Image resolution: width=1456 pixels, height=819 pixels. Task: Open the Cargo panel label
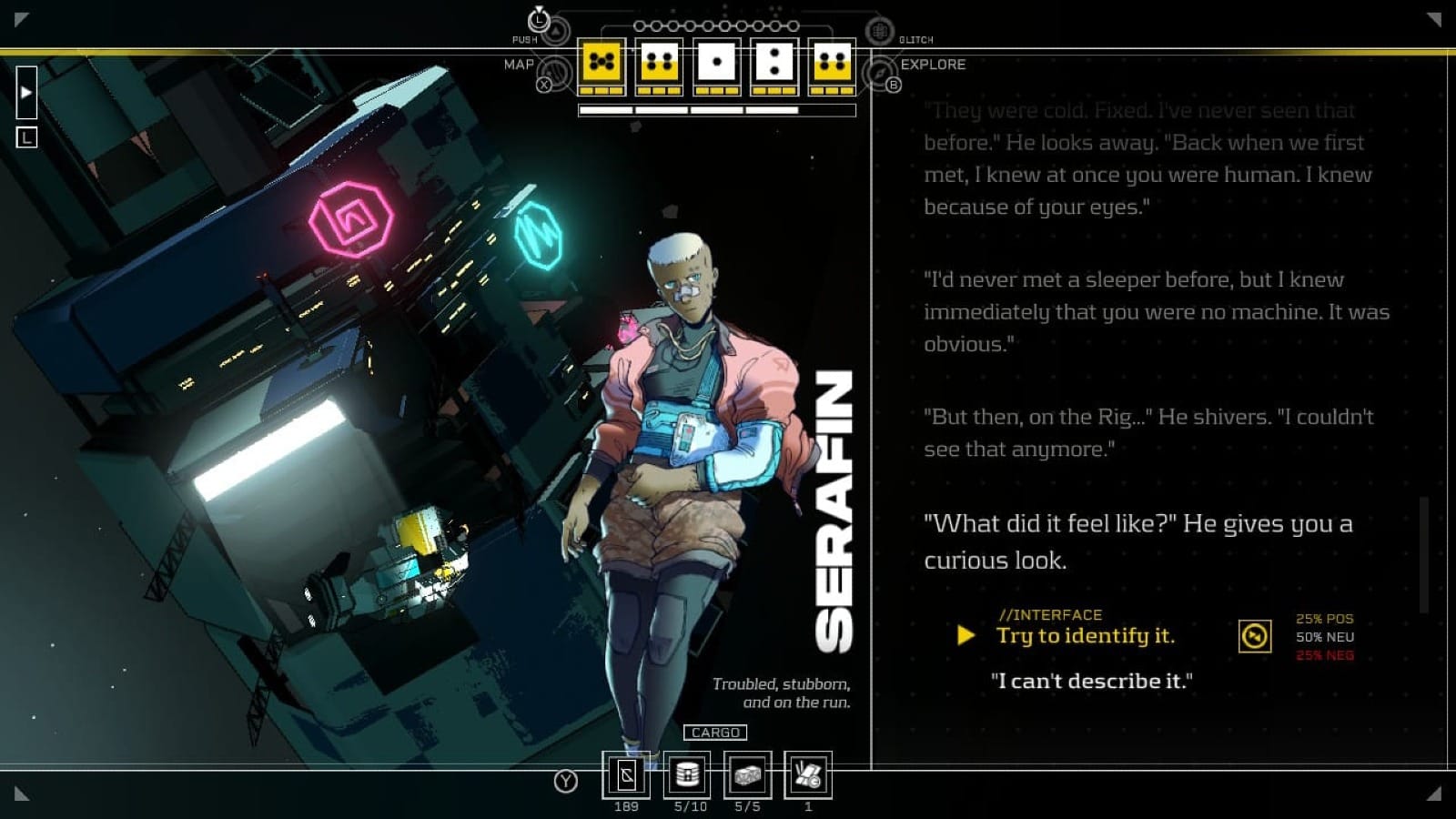click(x=715, y=733)
